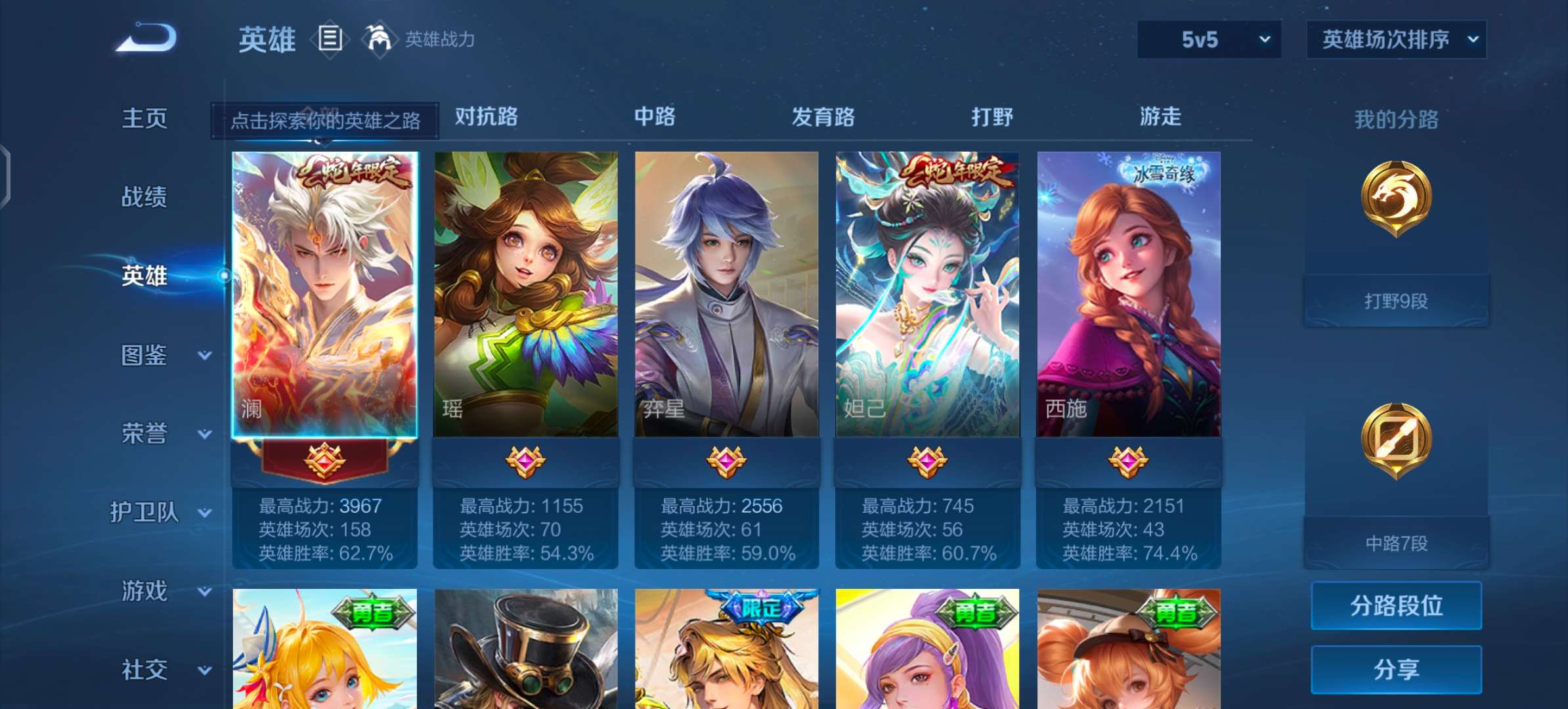1568x709 pixels.
Task: Click the 分路段位 button
Action: [1395, 606]
